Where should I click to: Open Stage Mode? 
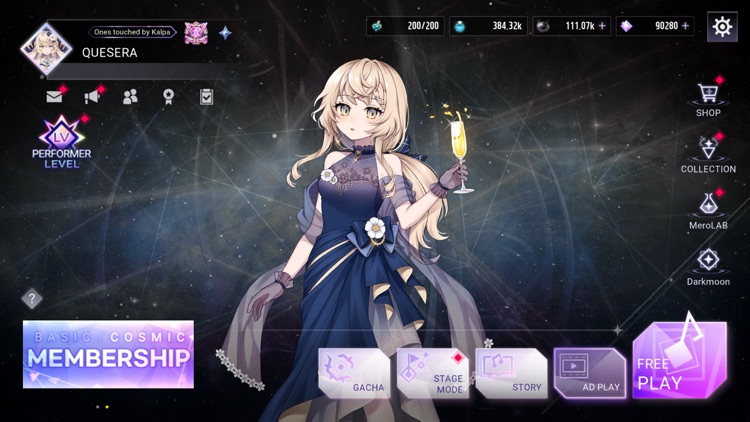pos(432,372)
